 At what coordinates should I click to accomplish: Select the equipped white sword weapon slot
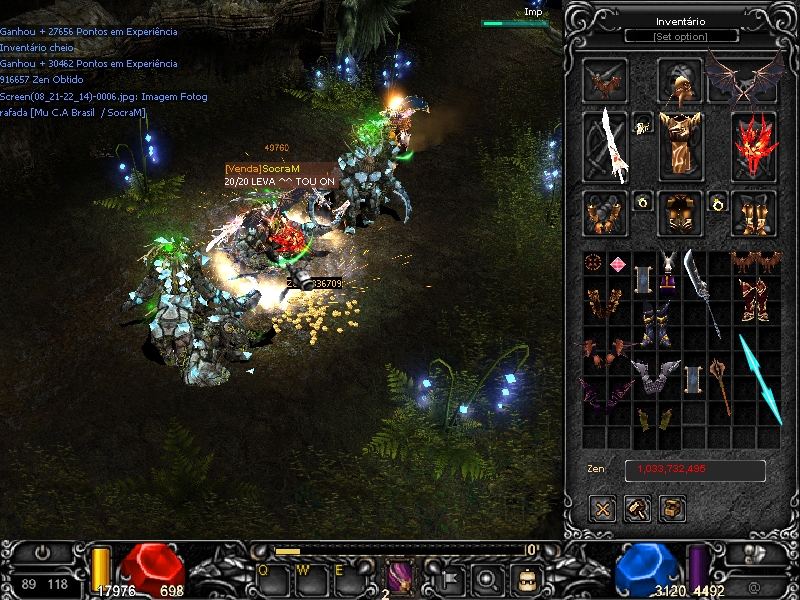click(606, 145)
